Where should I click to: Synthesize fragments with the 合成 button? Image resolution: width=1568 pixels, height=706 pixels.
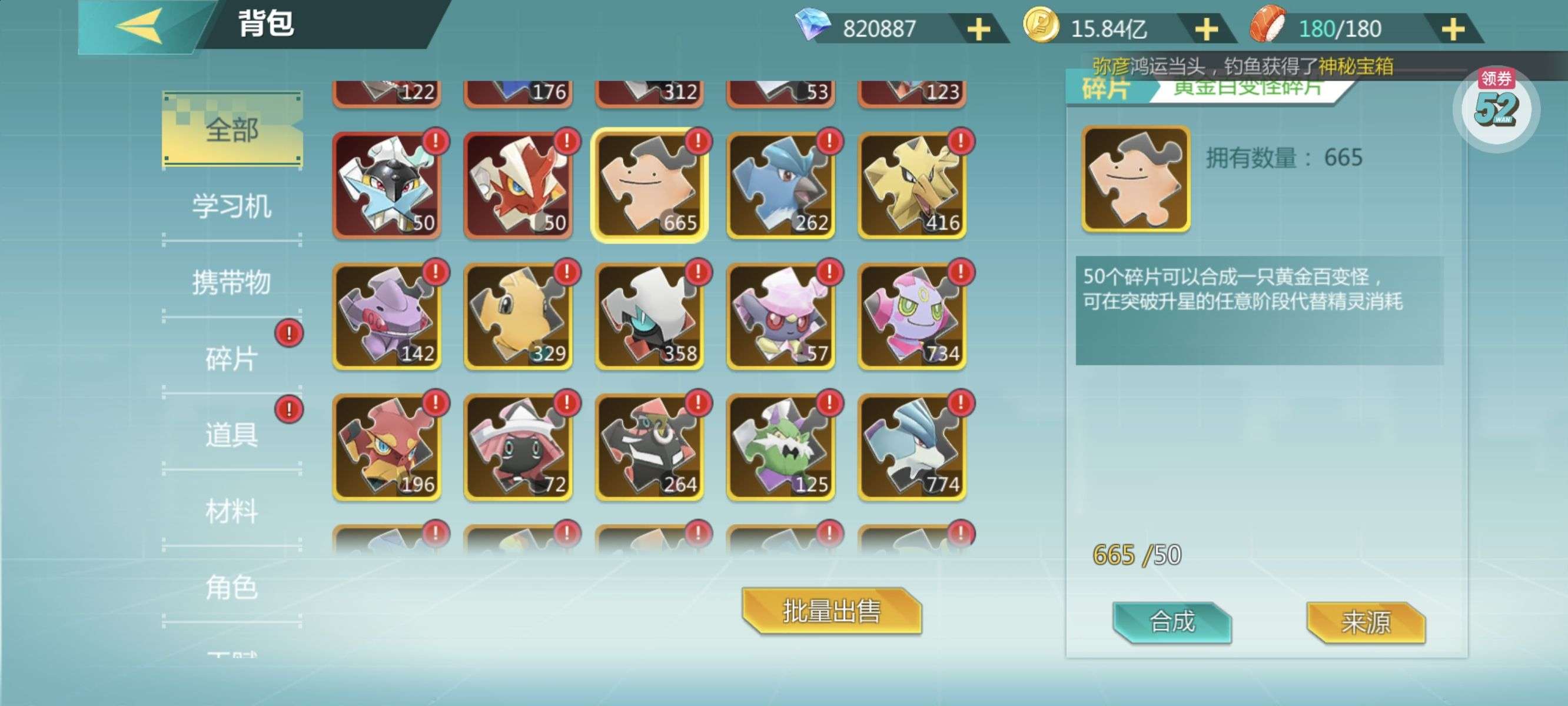click(x=1172, y=621)
